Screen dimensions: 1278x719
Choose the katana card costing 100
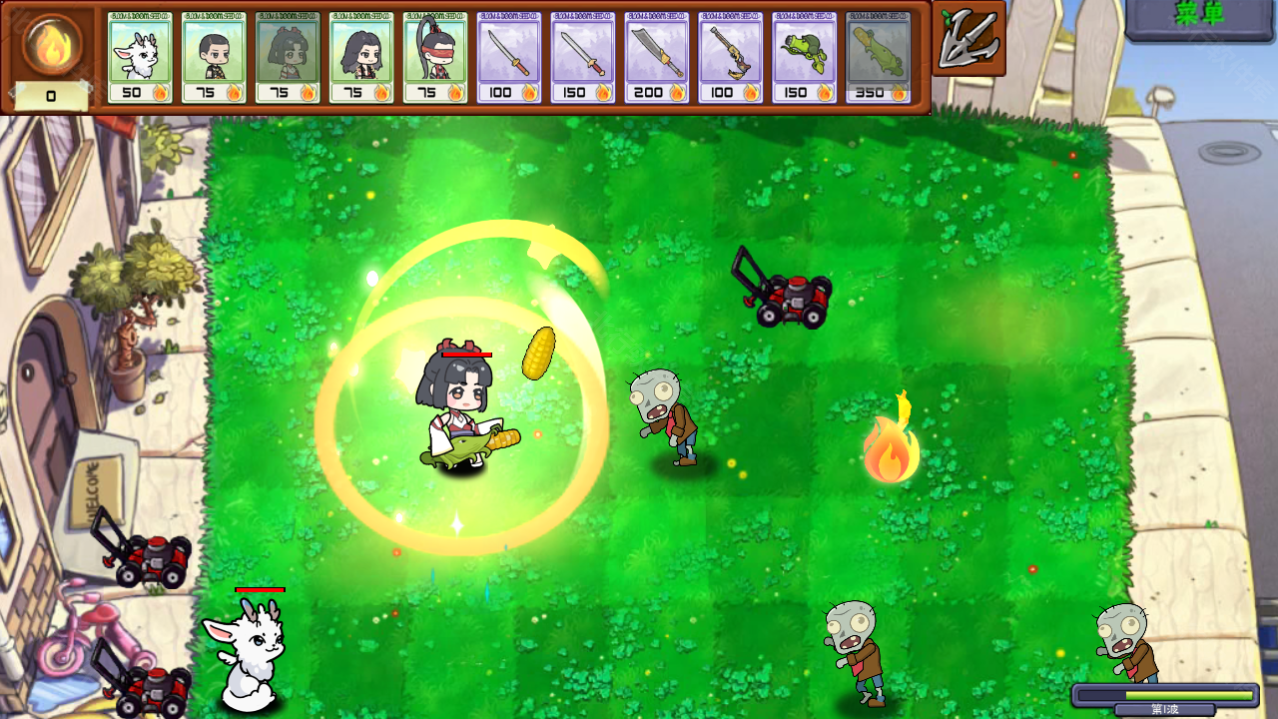509,58
